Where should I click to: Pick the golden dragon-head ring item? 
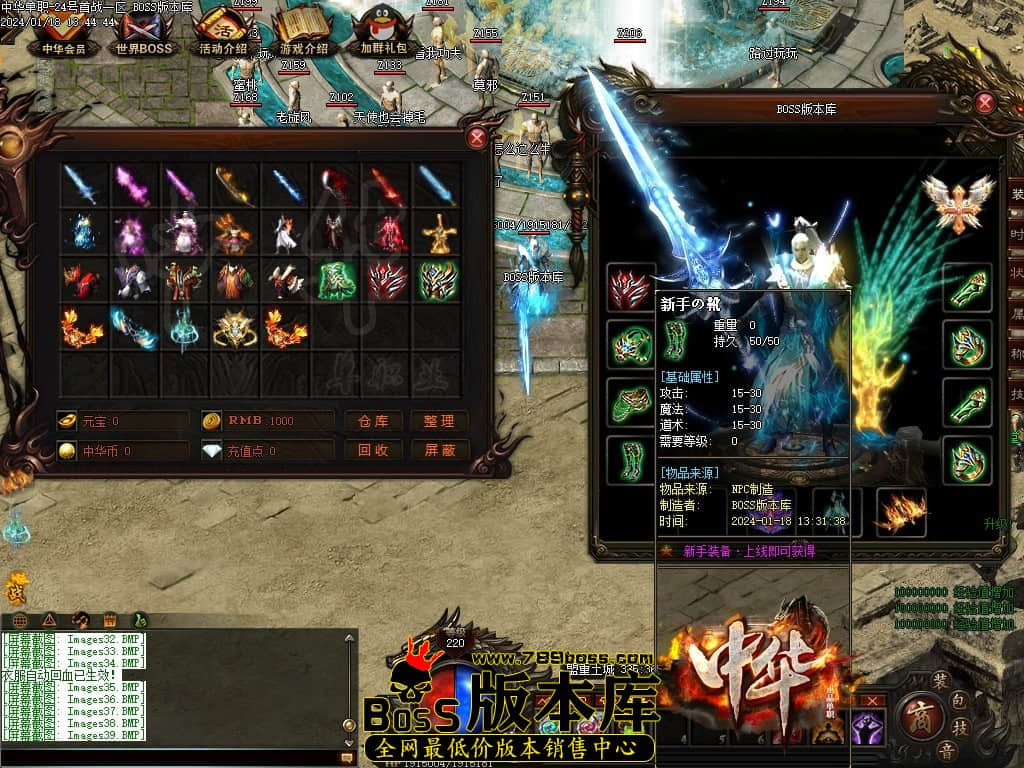click(x=235, y=328)
